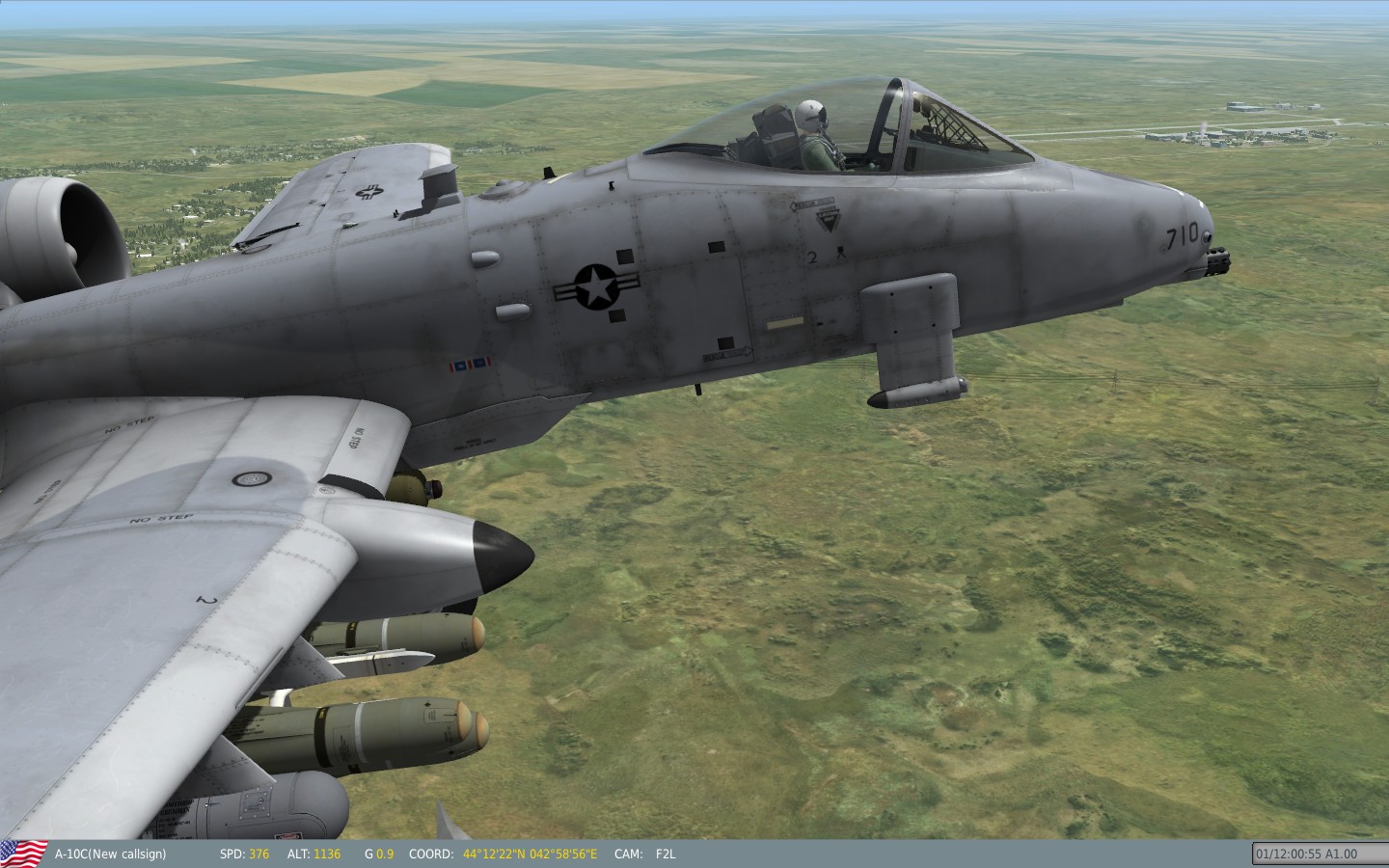
Task: Click the SPD: 376 speed readout
Action: [244, 854]
